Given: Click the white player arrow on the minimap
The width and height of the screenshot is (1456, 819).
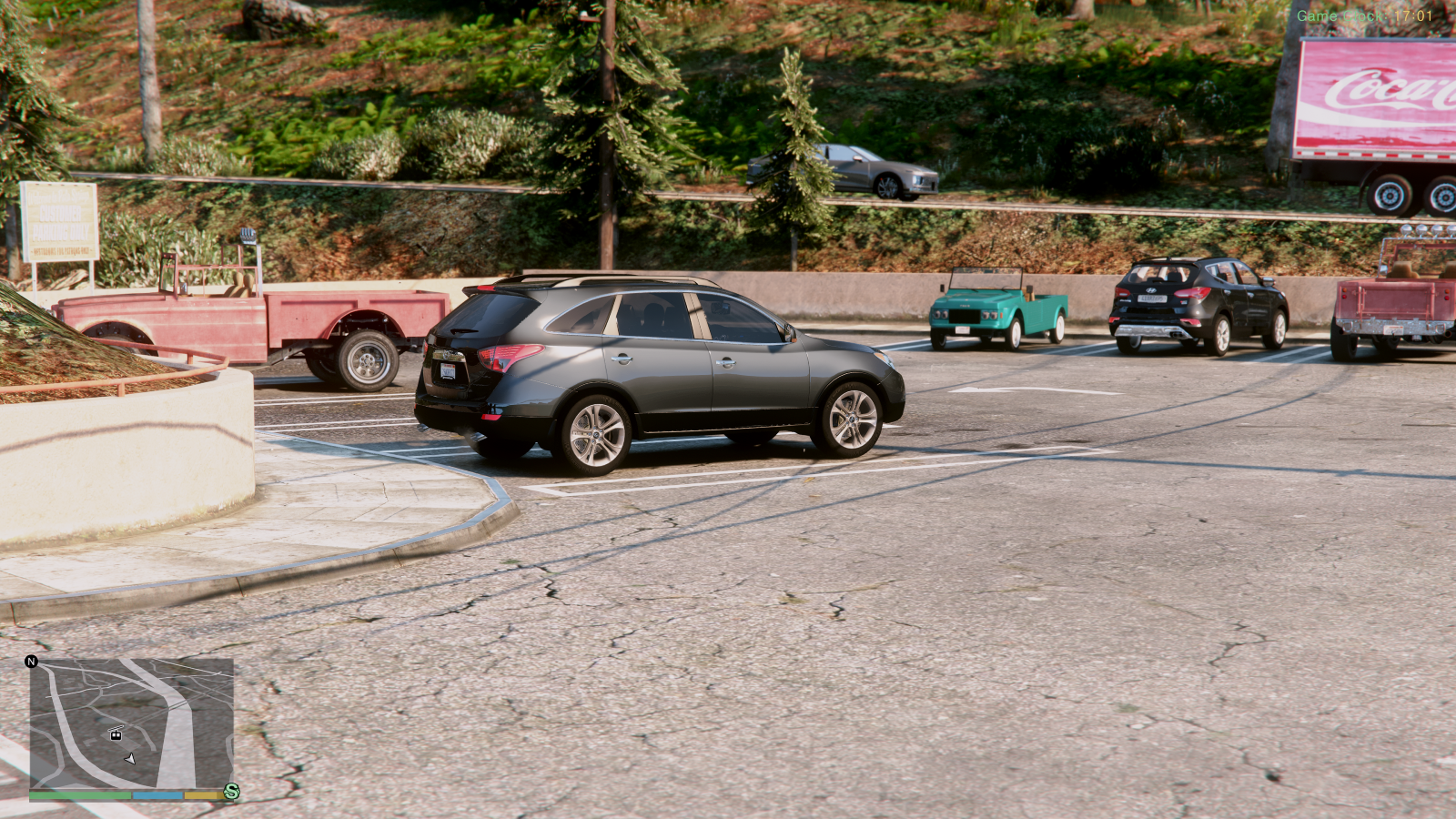Looking at the screenshot, I should [131, 758].
